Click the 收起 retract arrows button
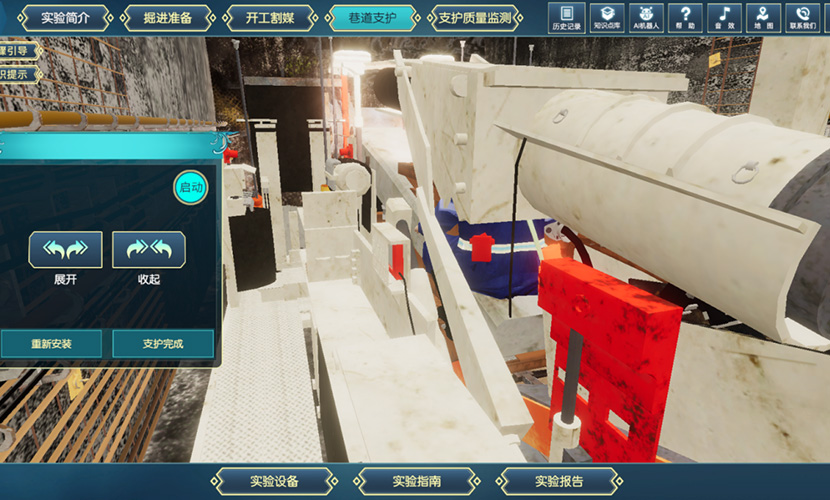 pyautogui.click(x=149, y=250)
